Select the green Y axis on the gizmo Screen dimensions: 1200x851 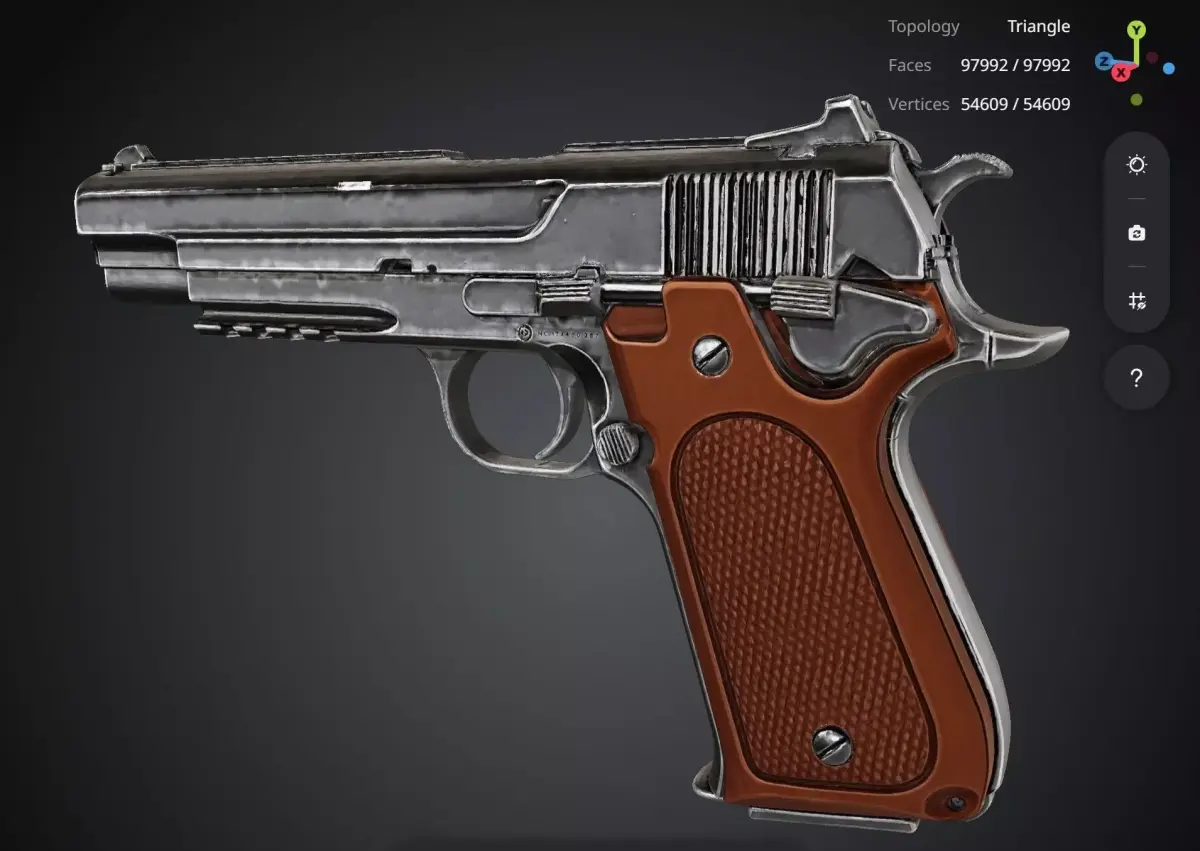pyautogui.click(x=1137, y=30)
